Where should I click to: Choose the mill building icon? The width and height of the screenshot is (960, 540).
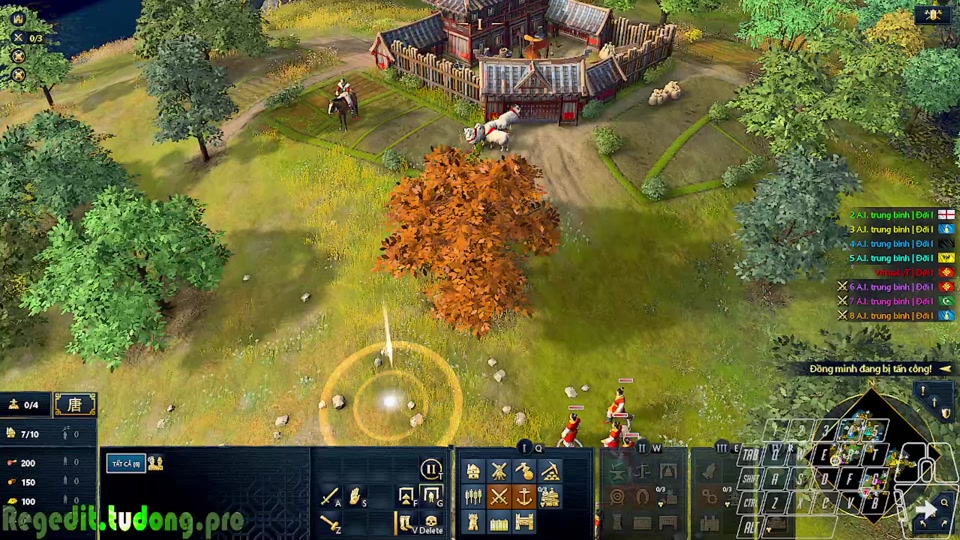point(499,471)
